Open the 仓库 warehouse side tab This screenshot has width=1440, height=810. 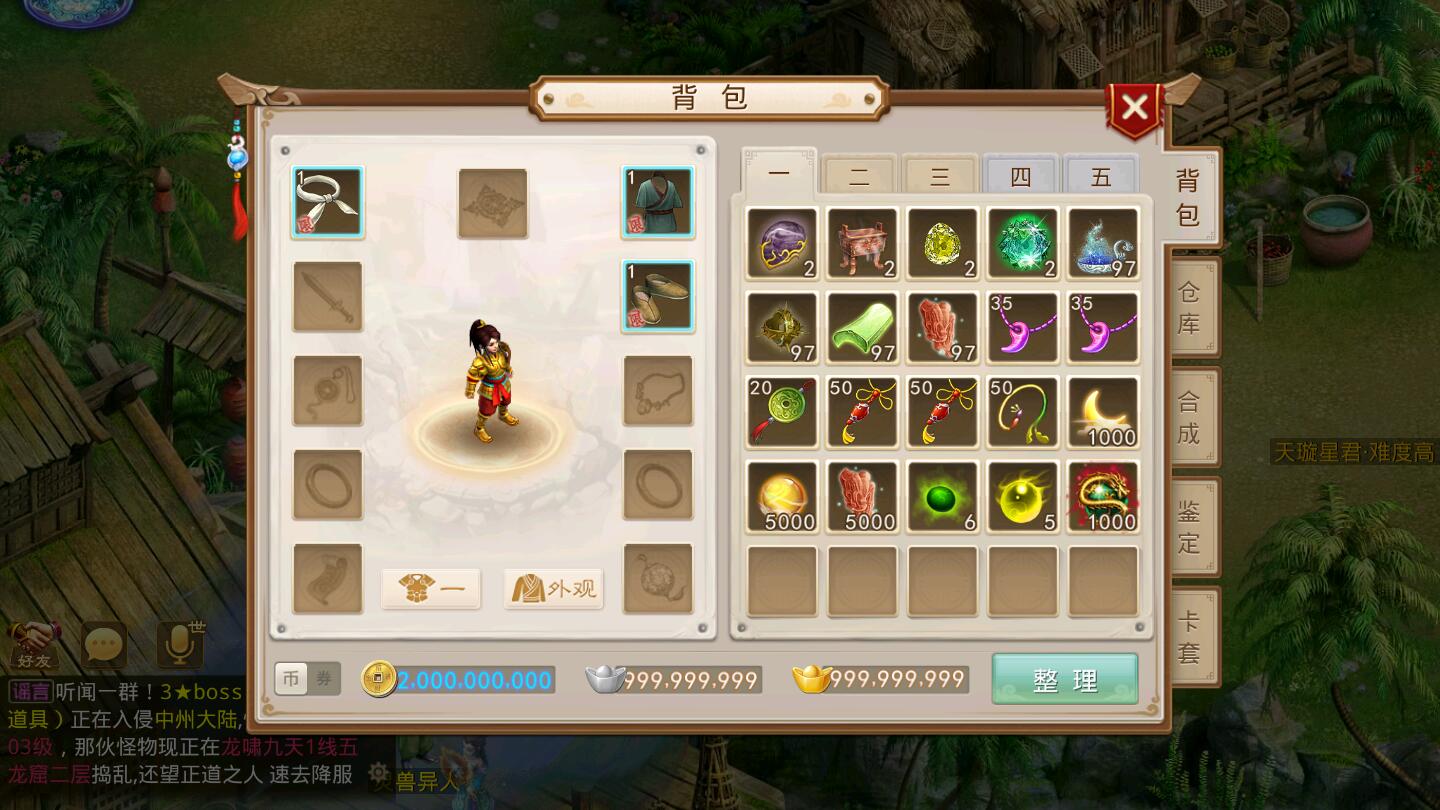coord(1188,308)
